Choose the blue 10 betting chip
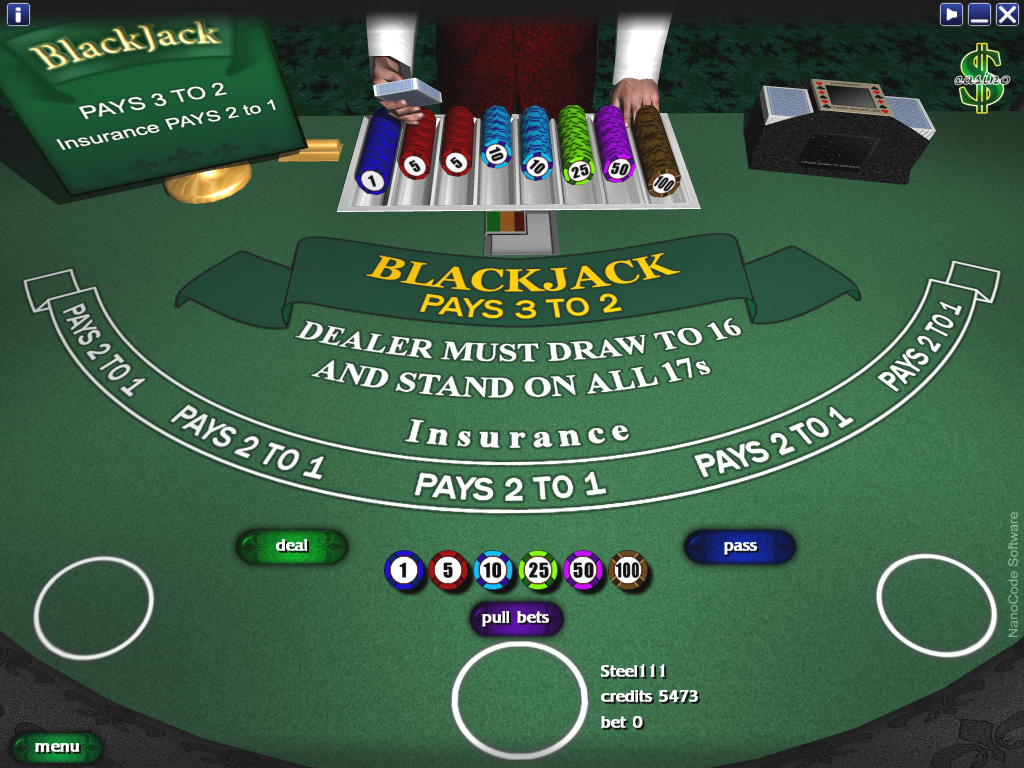Viewport: 1024px width, 768px height. pos(494,571)
